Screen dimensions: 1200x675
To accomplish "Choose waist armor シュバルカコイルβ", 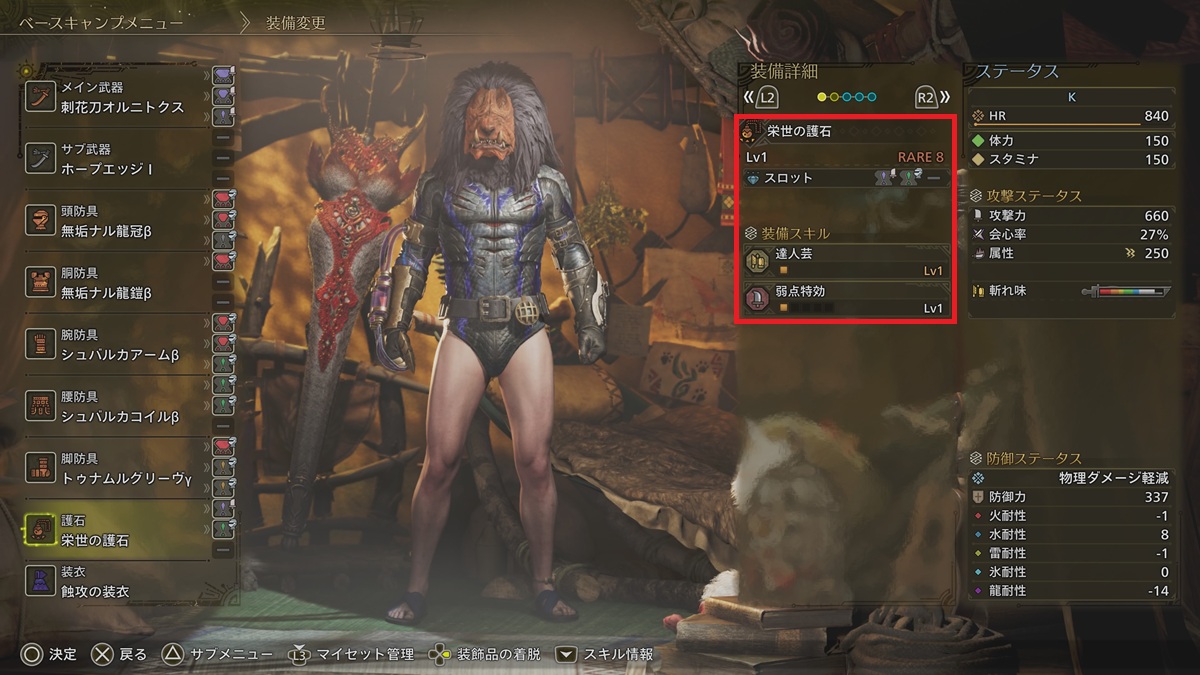I will [x=120, y=408].
